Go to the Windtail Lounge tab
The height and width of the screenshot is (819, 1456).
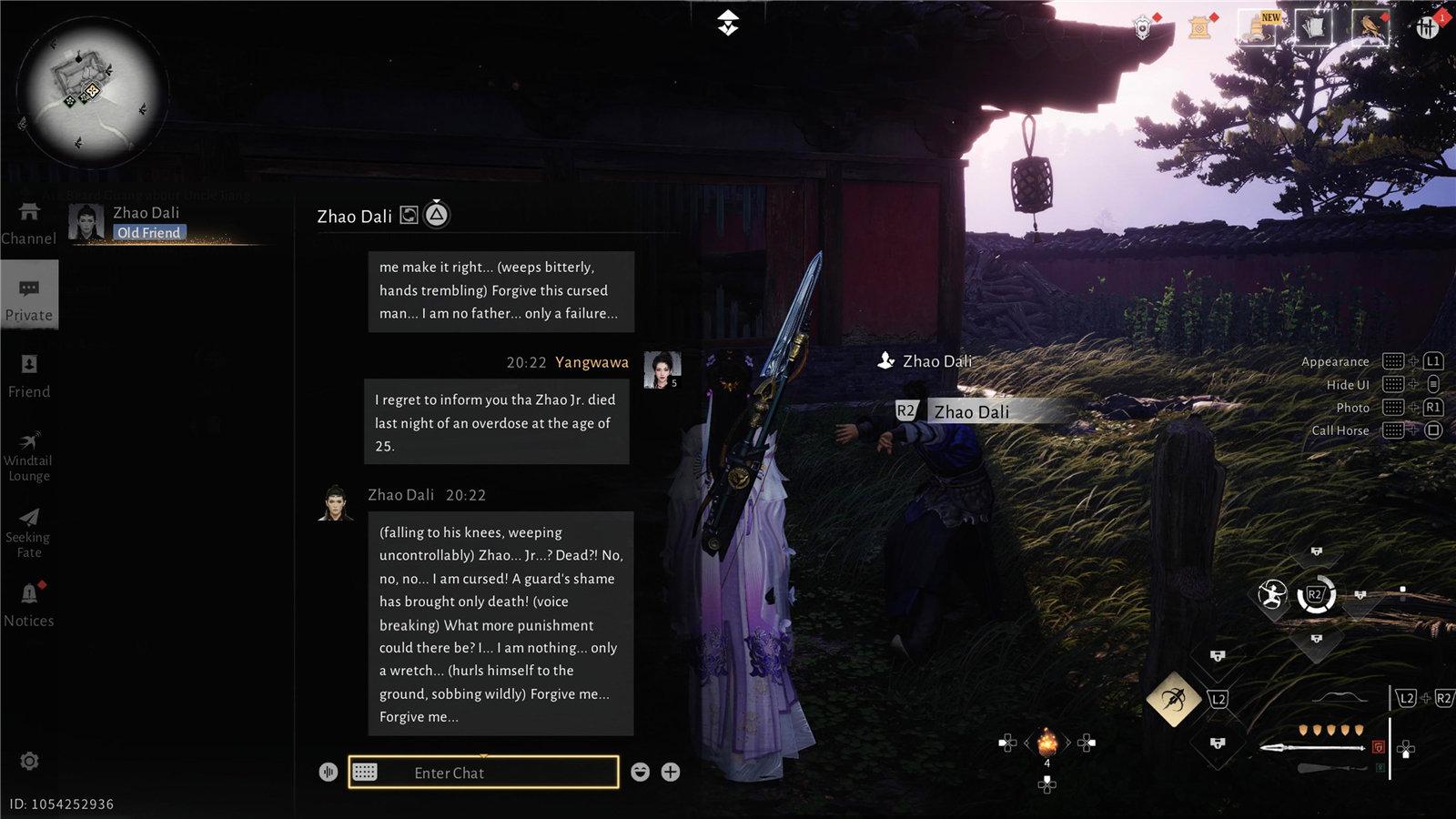(29, 455)
